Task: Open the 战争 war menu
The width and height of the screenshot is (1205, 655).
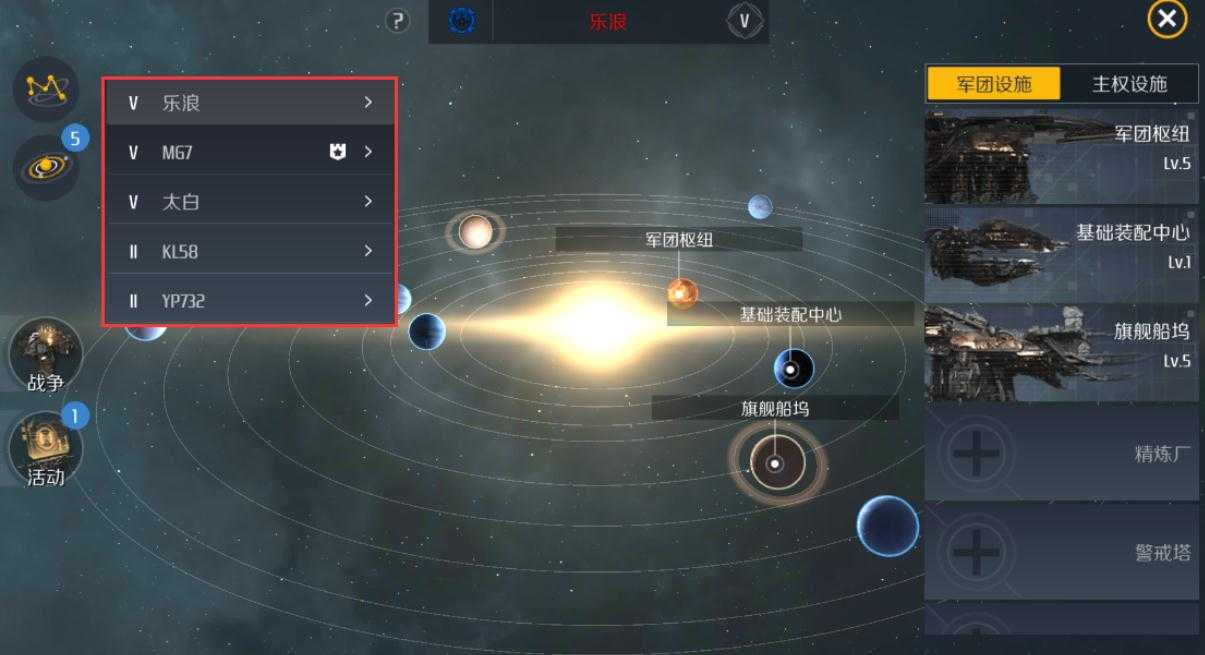Action: (45, 356)
